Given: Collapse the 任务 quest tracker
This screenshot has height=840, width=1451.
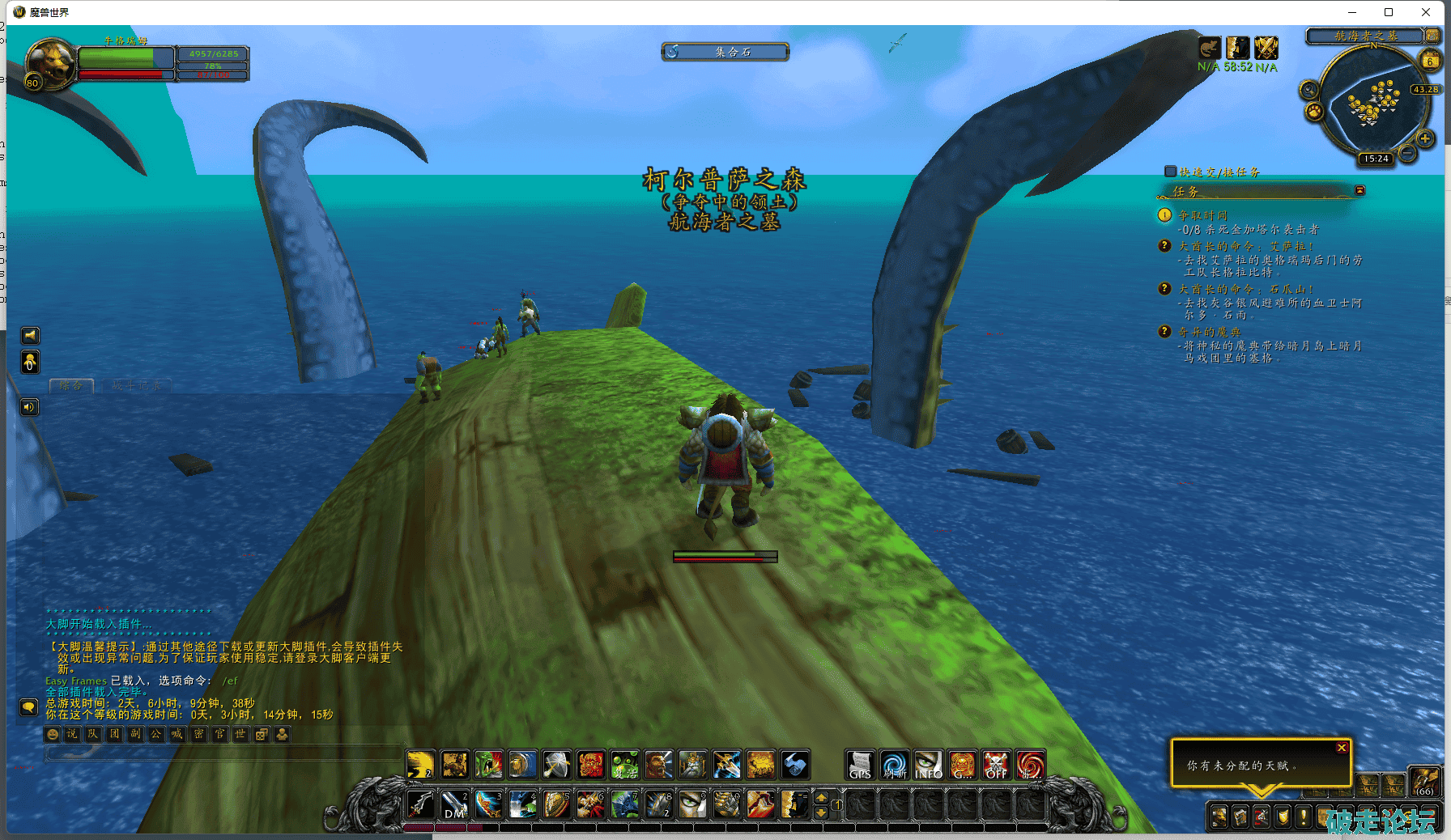Looking at the screenshot, I should point(1360,190).
